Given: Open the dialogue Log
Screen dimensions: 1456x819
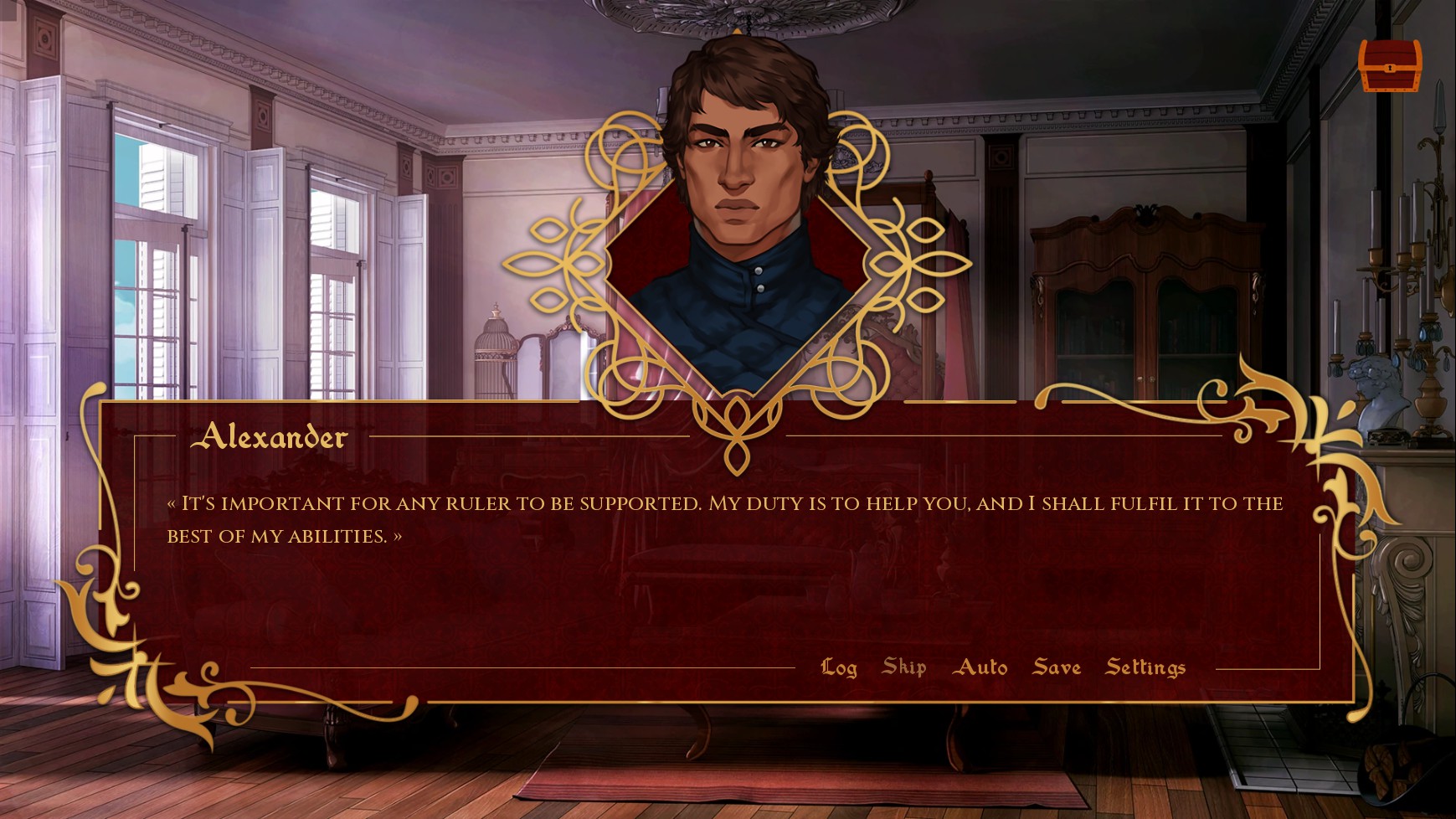Looking at the screenshot, I should 838,667.
